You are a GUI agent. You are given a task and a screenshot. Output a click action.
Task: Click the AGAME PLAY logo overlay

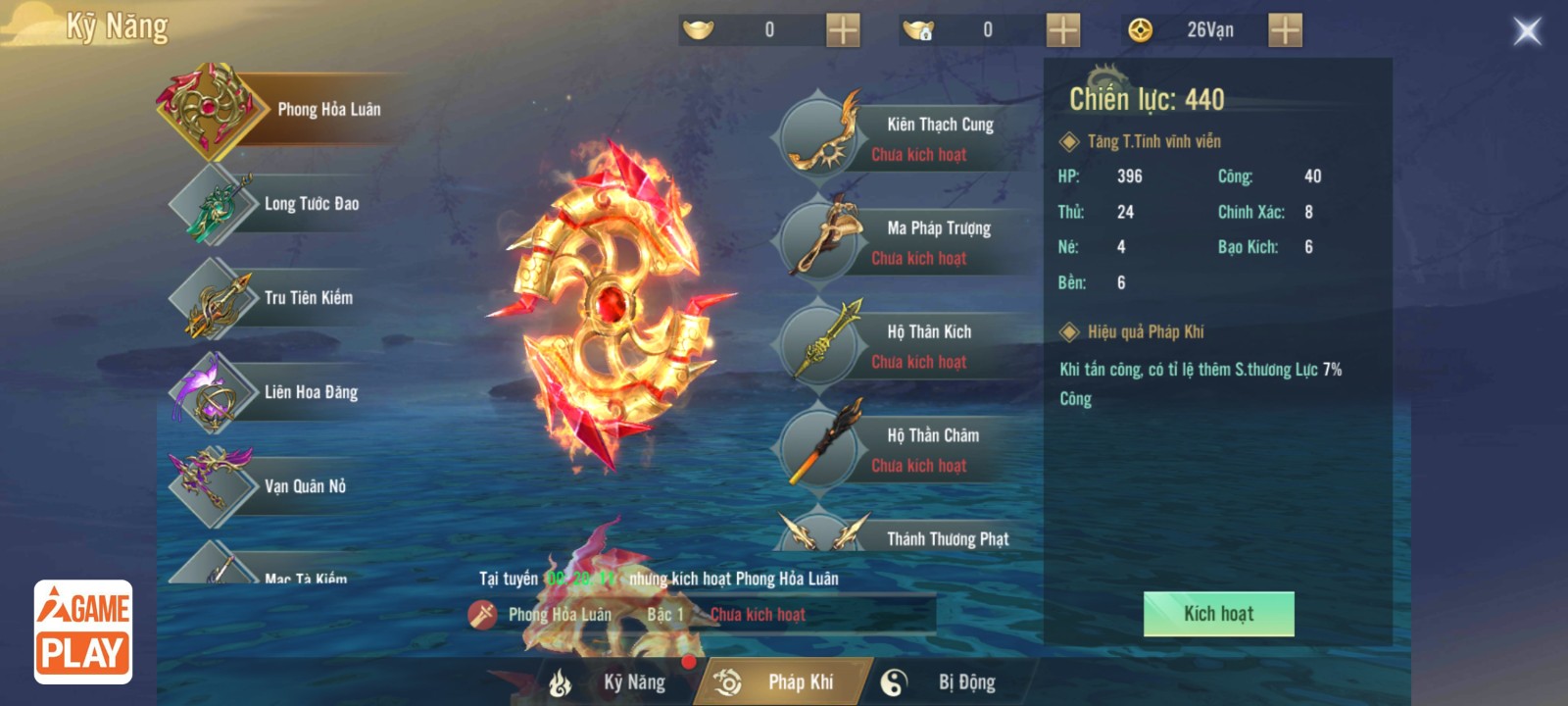click(x=83, y=631)
